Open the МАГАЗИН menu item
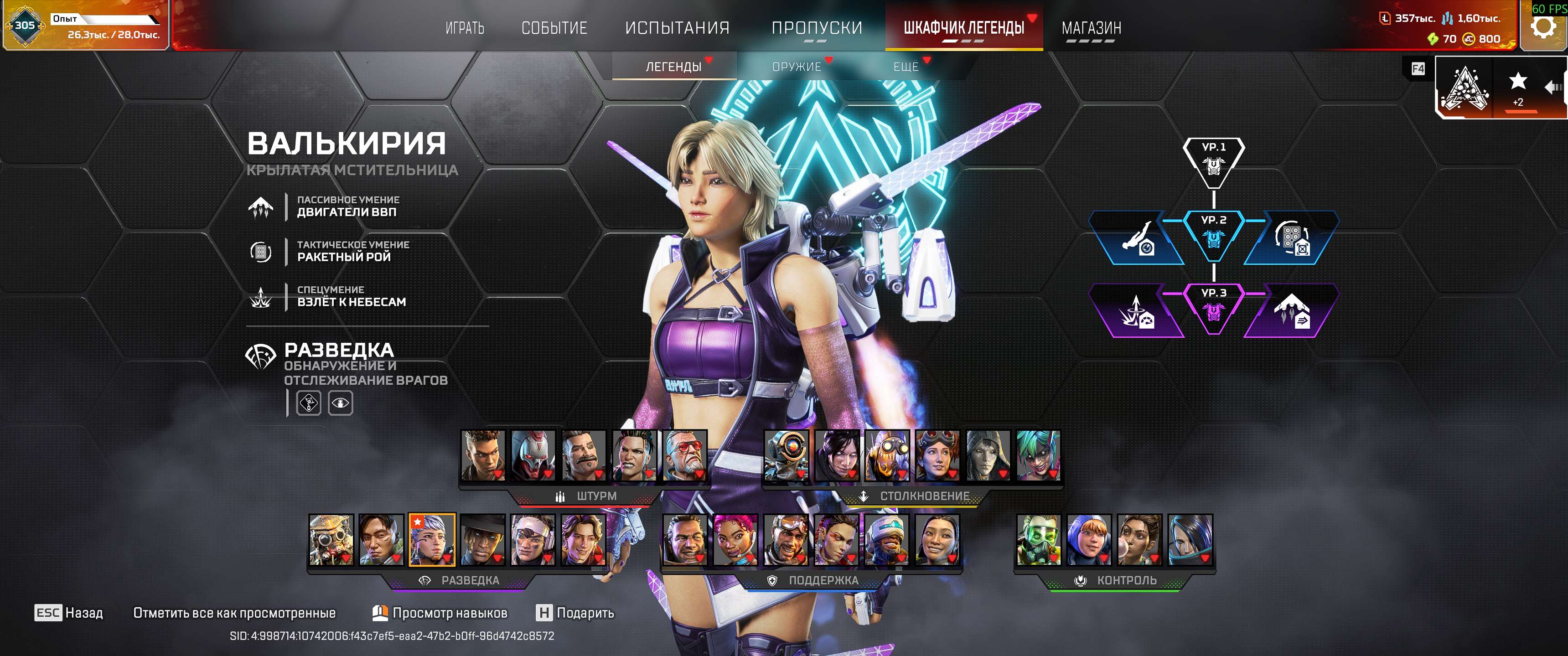 1091,27
